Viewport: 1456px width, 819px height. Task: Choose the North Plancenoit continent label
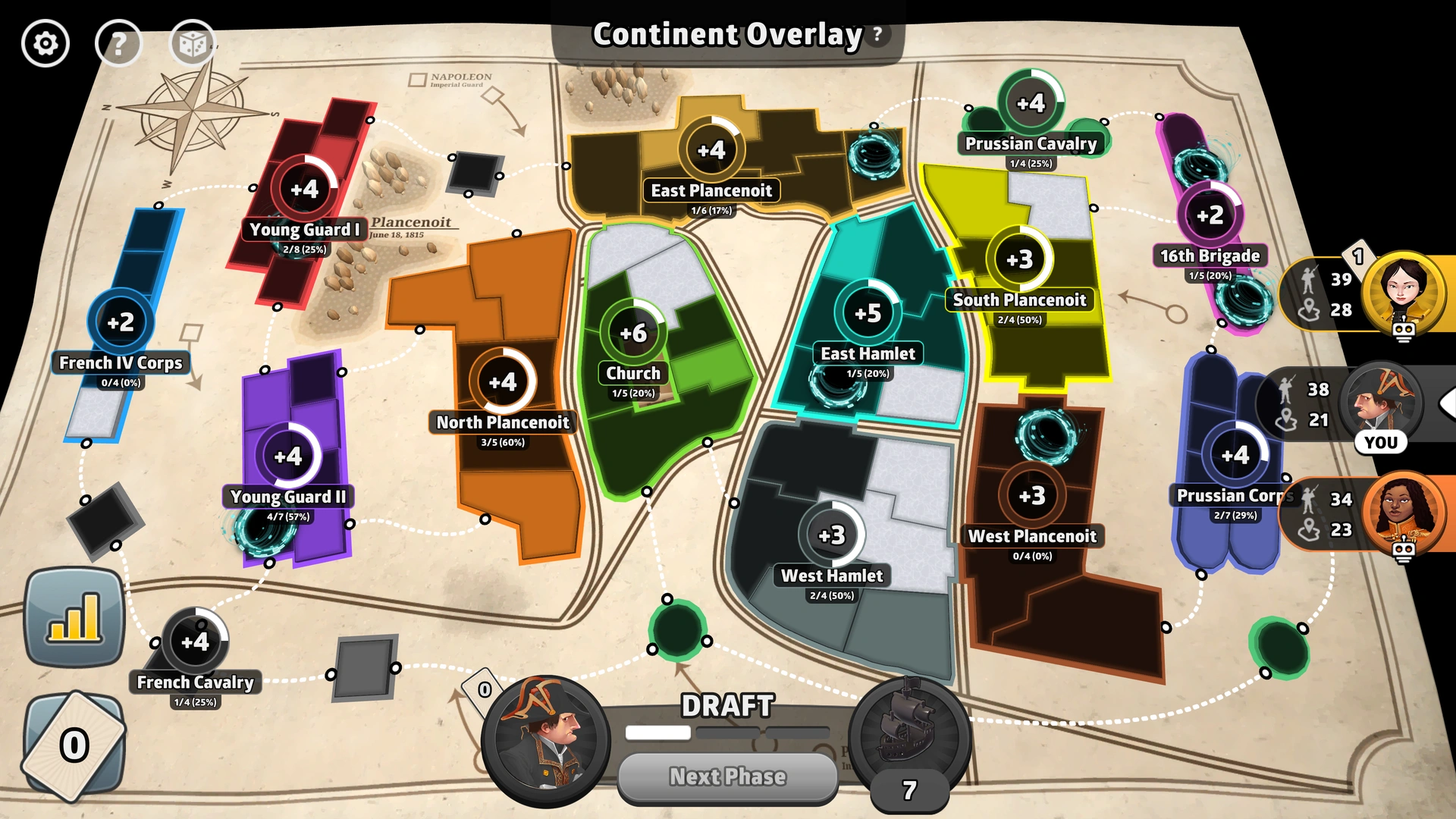coord(503,422)
